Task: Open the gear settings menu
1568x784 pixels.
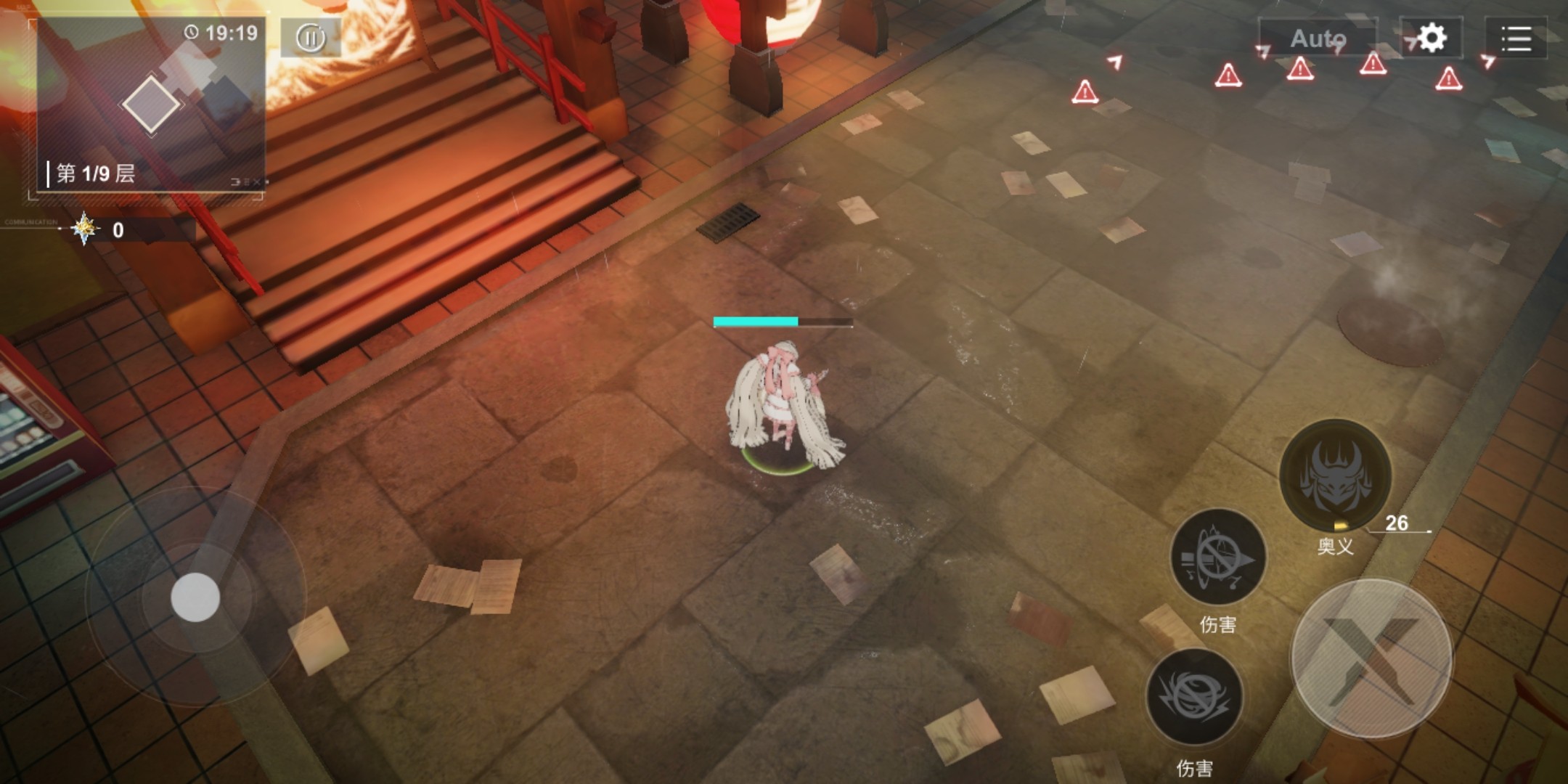Action: [x=1432, y=38]
